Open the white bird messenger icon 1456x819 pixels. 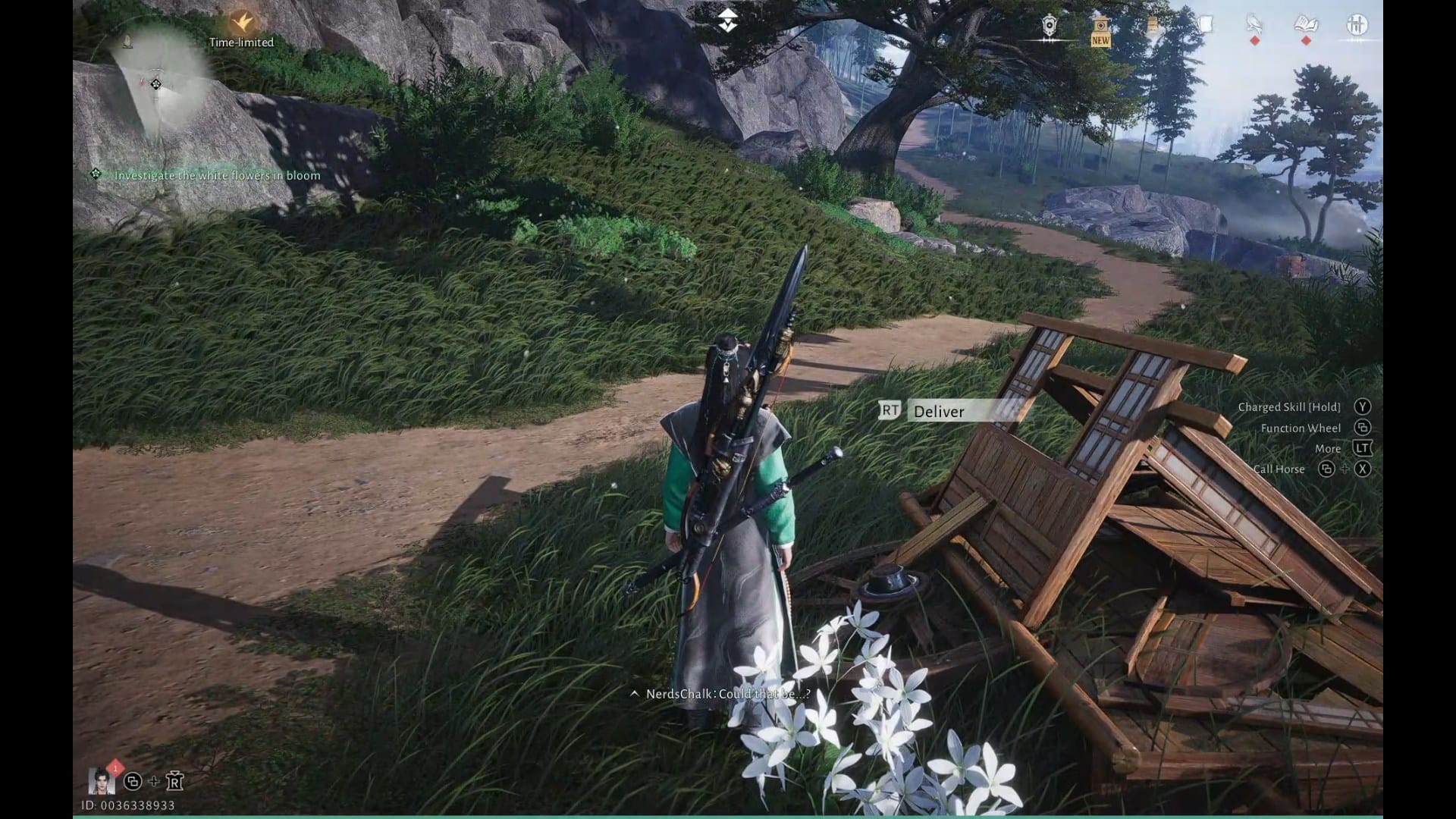[x=1254, y=26]
